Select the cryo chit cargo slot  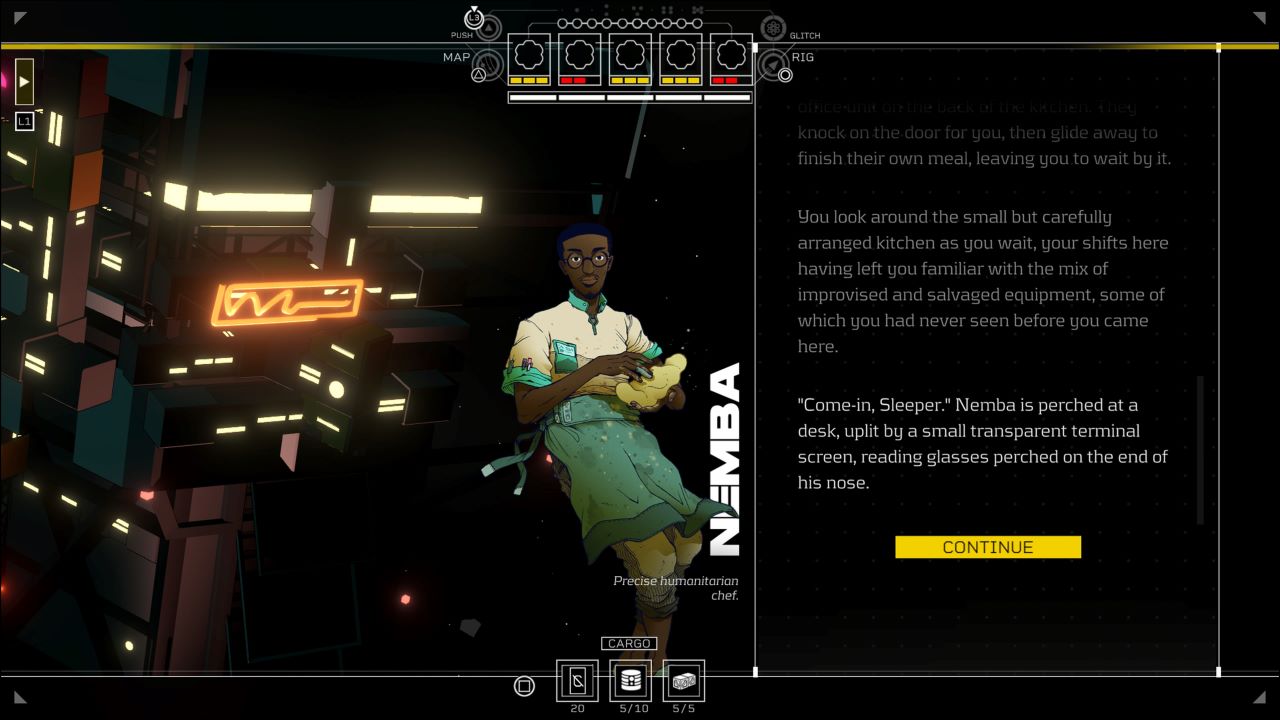click(577, 681)
